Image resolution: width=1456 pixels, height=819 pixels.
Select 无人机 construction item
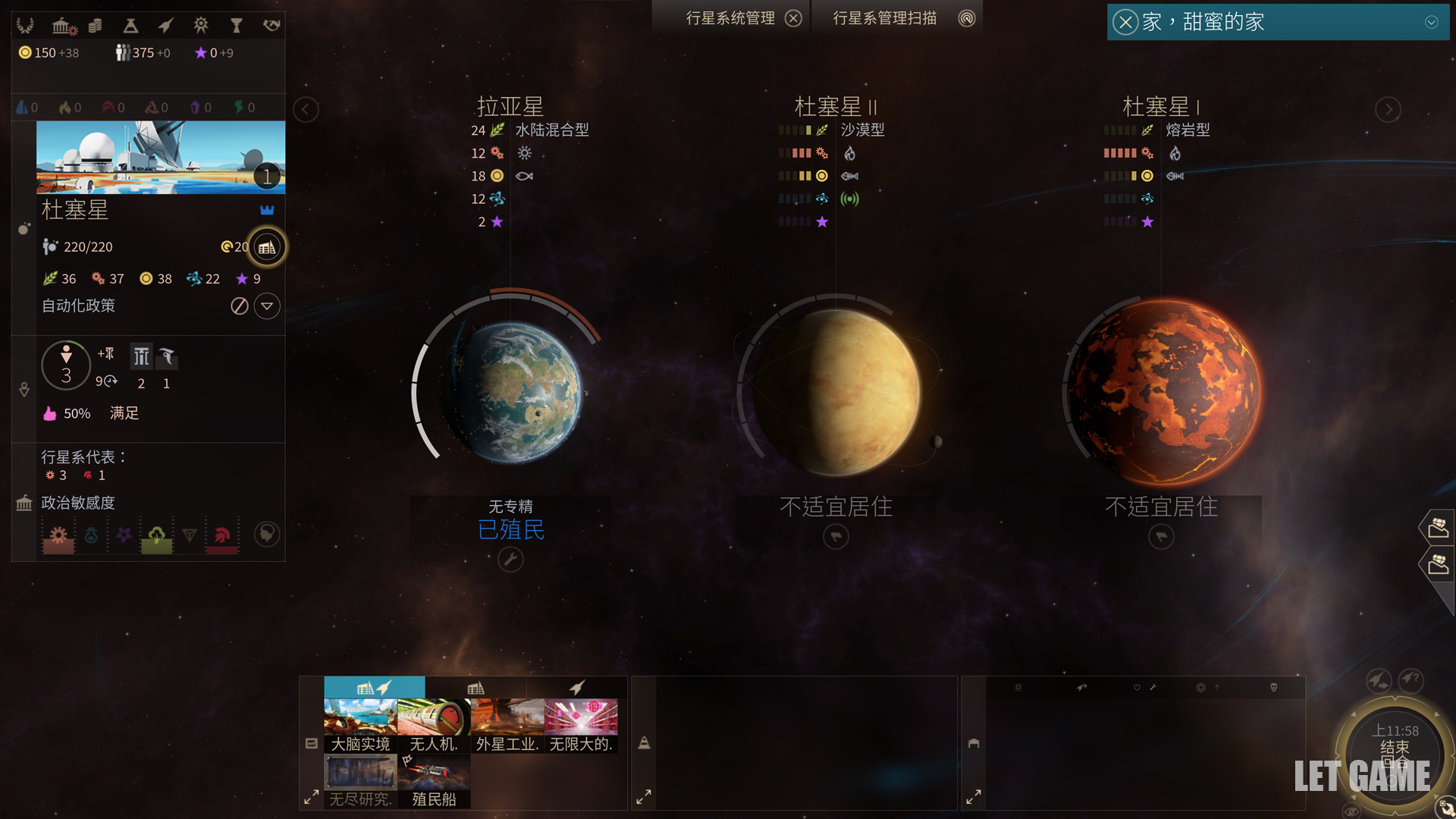434,726
